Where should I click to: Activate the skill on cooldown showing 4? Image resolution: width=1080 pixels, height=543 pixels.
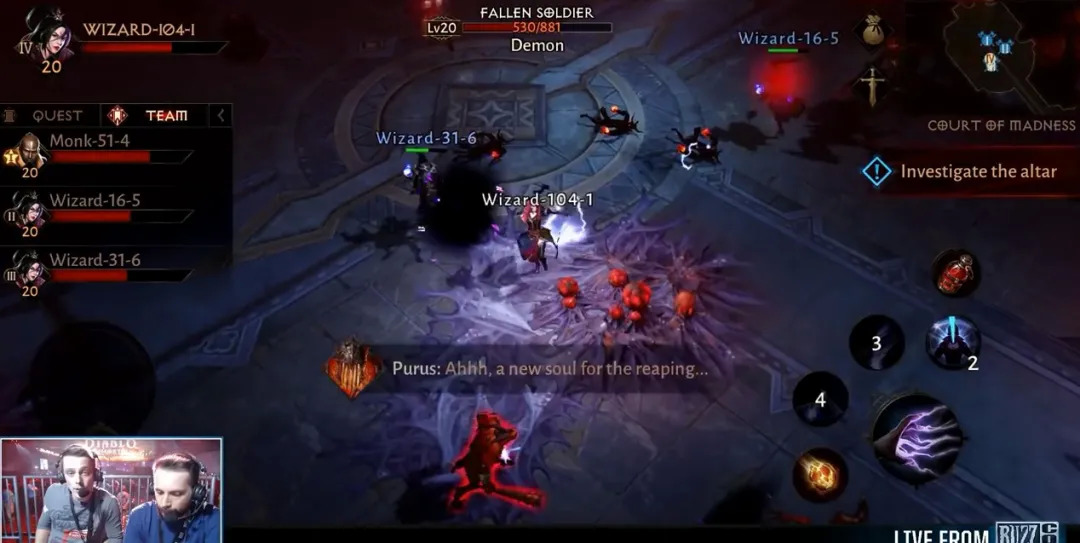coord(820,399)
